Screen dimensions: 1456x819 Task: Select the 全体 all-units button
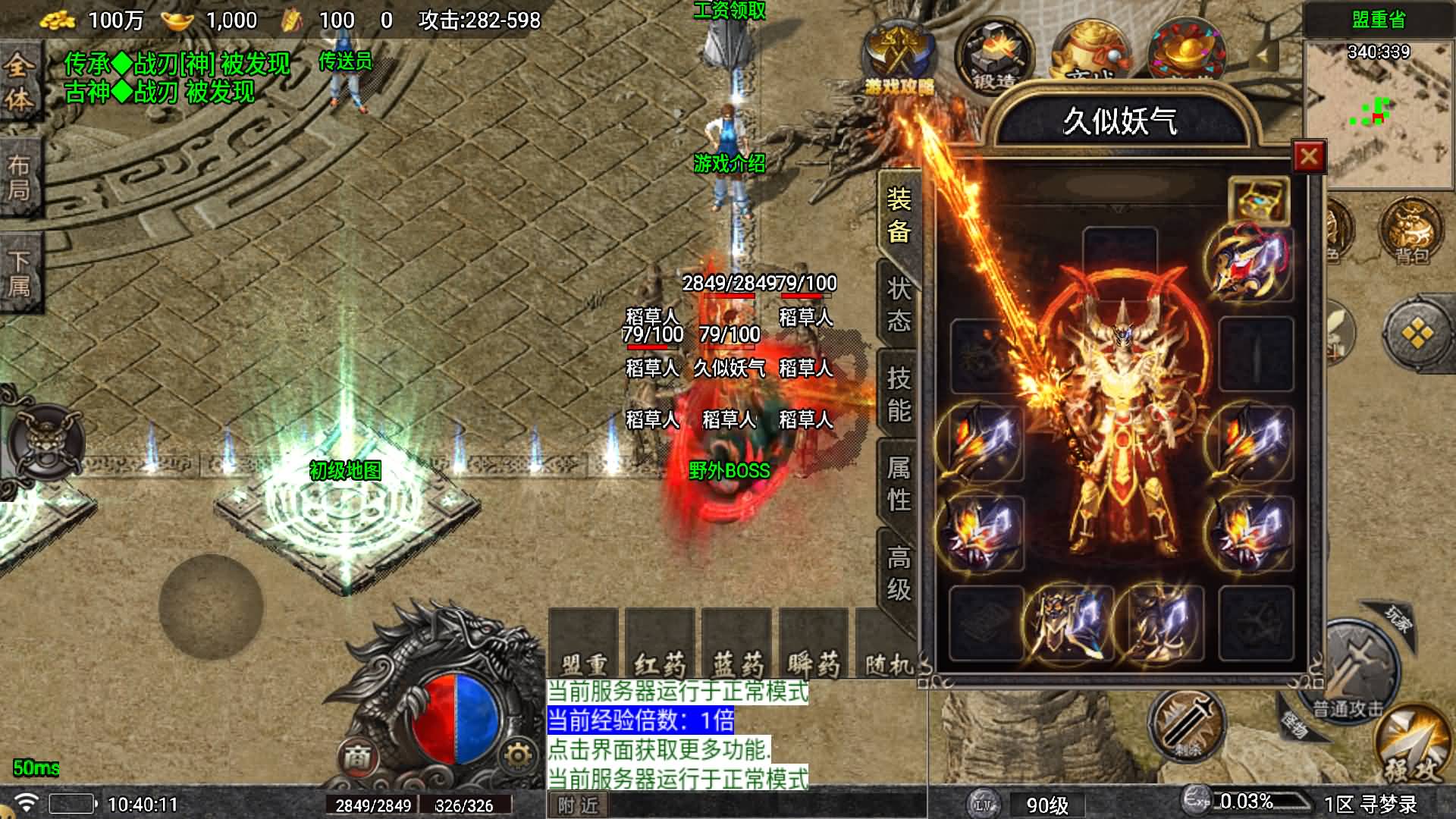18,82
